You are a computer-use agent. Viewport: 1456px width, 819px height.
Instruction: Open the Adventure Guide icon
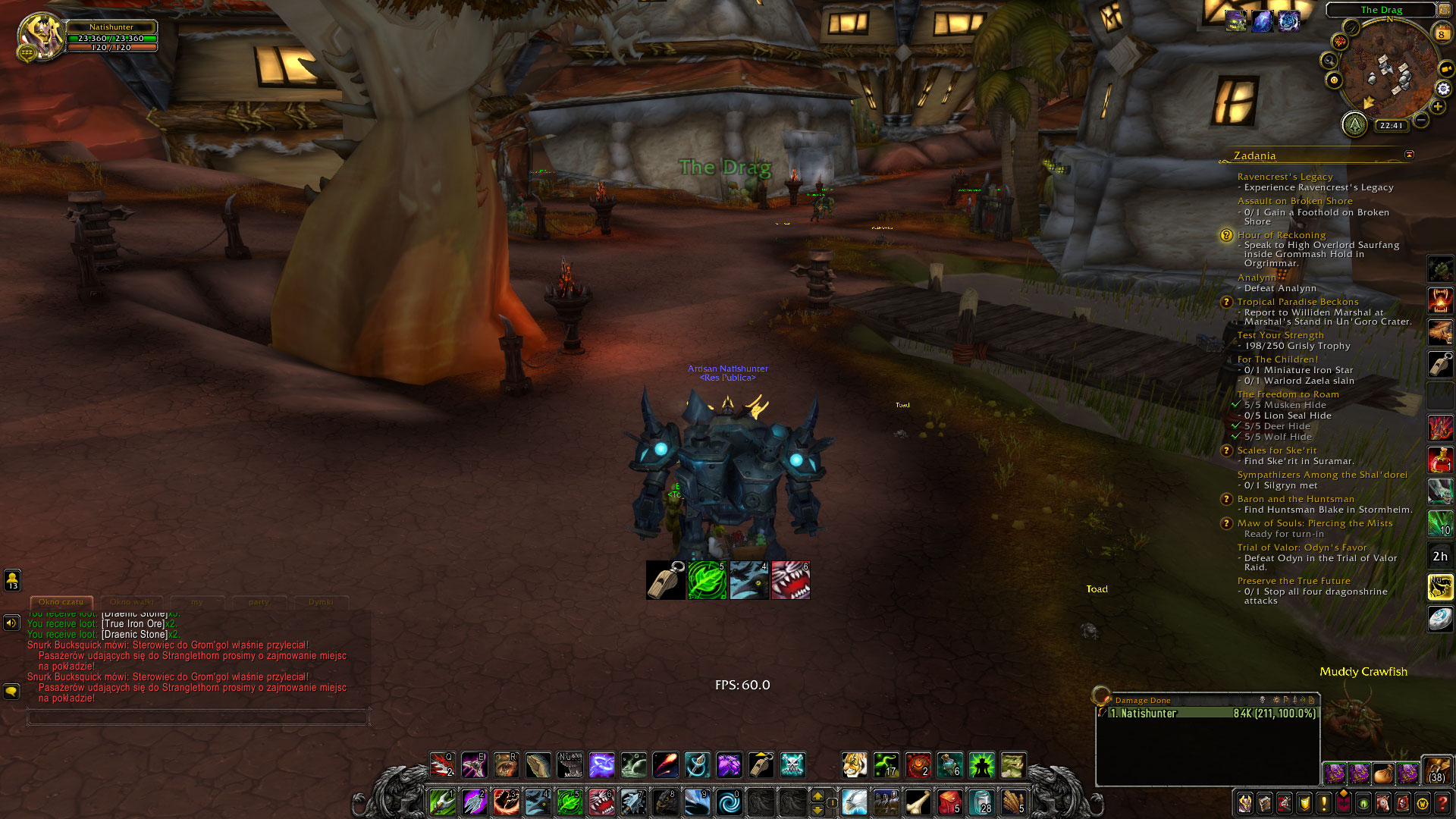pos(1401,804)
